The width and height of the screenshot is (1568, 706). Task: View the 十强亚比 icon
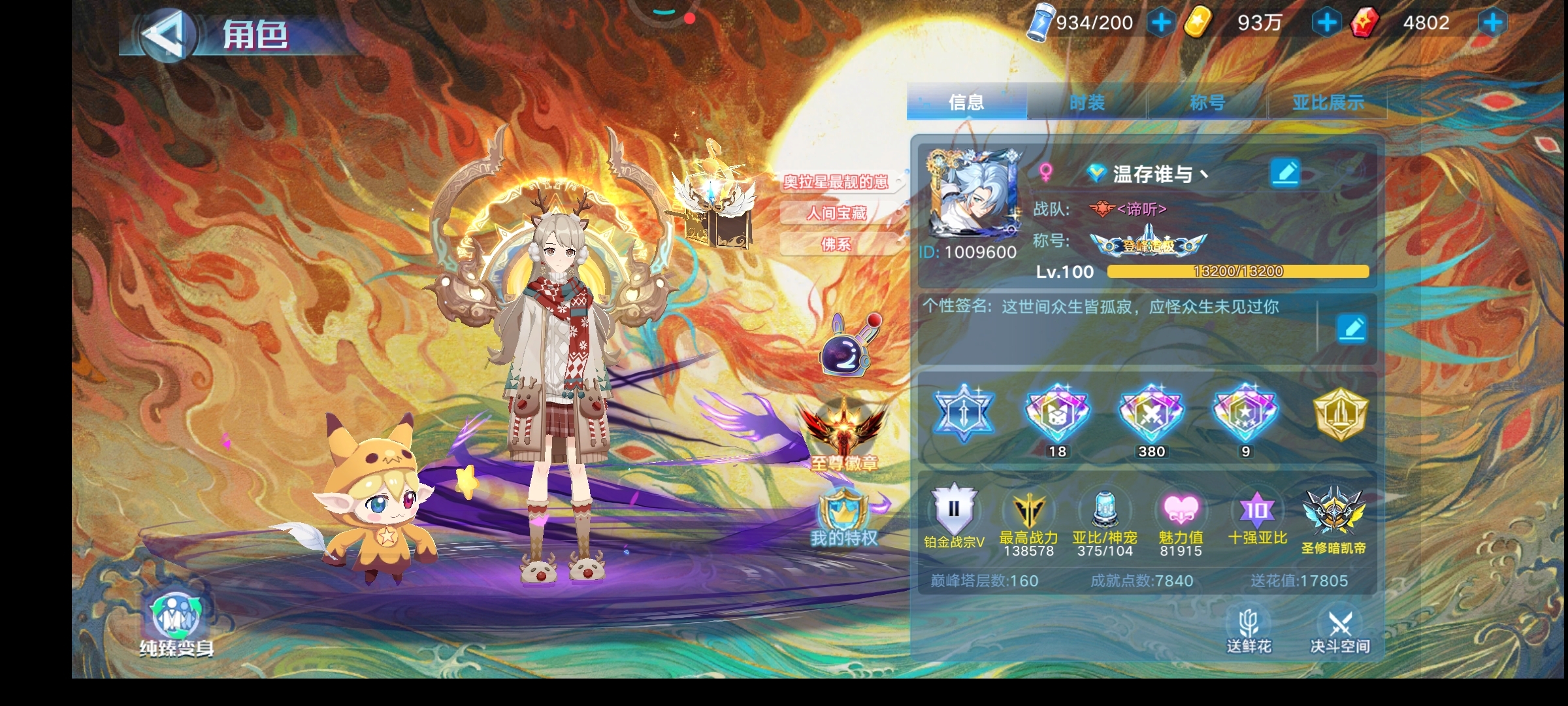coord(1257,516)
